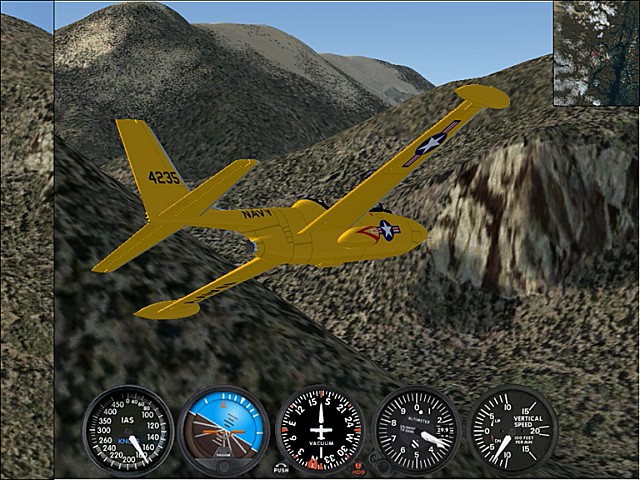Click the PUSH knob on heading gauge

(x=281, y=467)
